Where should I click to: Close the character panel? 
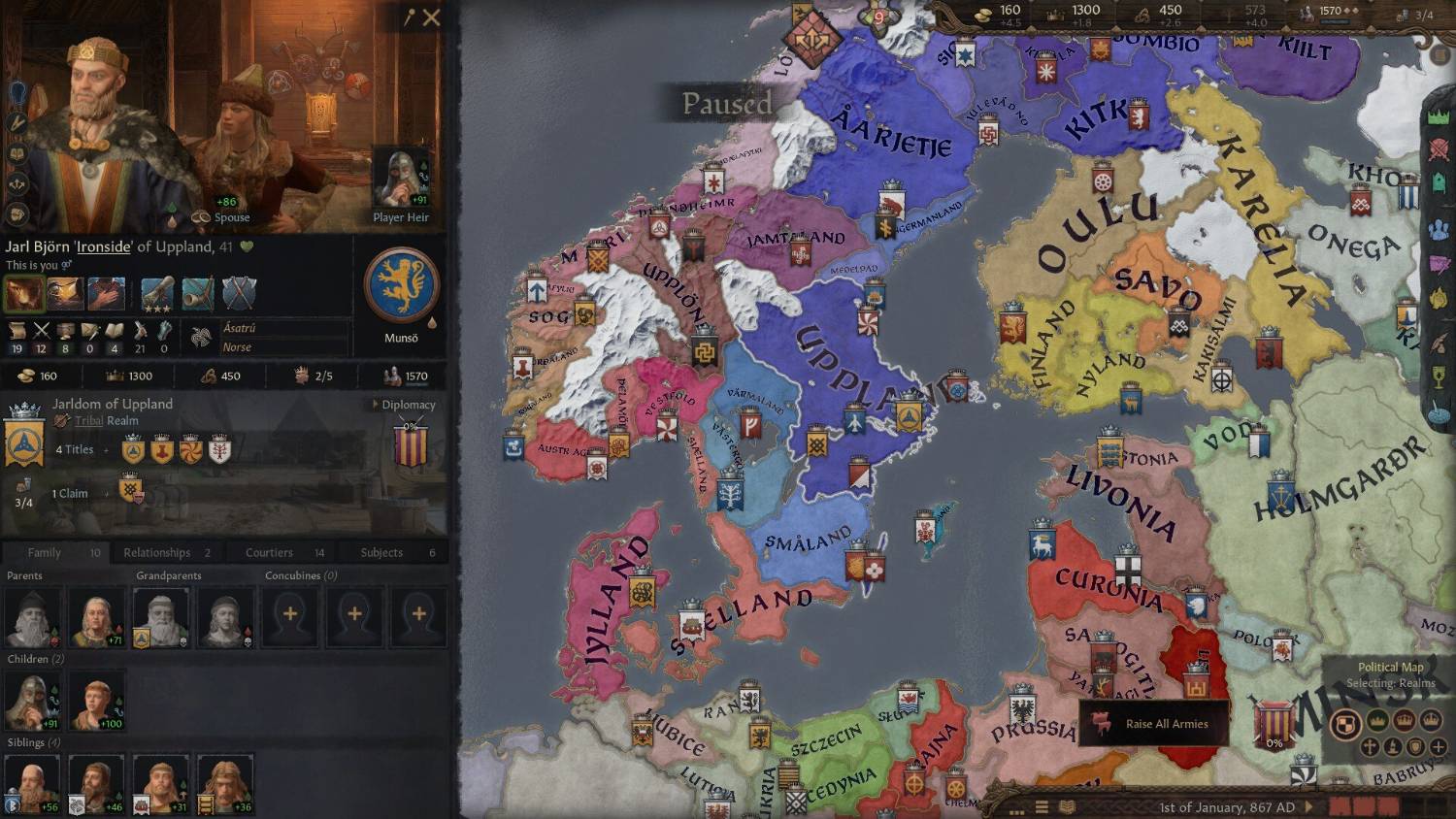point(432,17)
